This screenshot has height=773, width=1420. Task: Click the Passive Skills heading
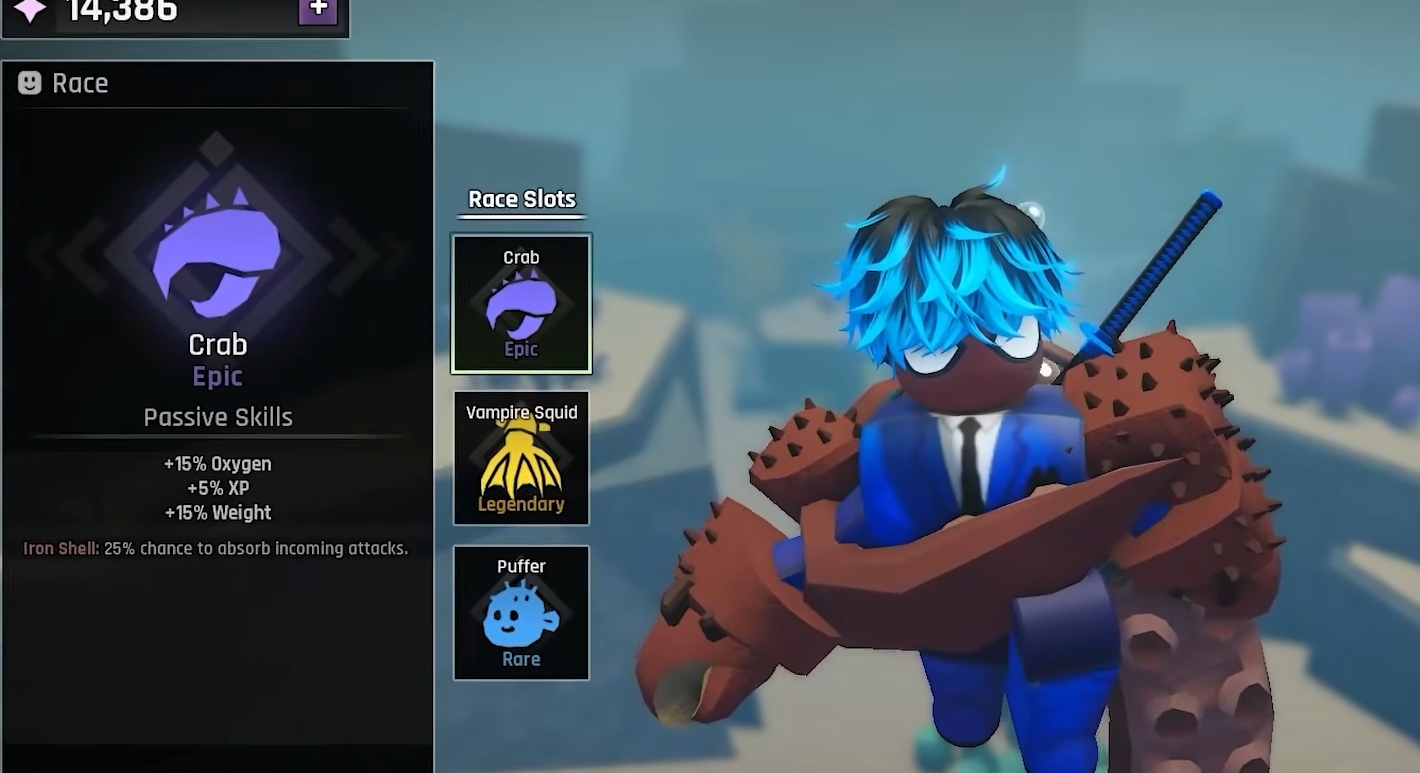pyautogui.click(x=216, y=417)
